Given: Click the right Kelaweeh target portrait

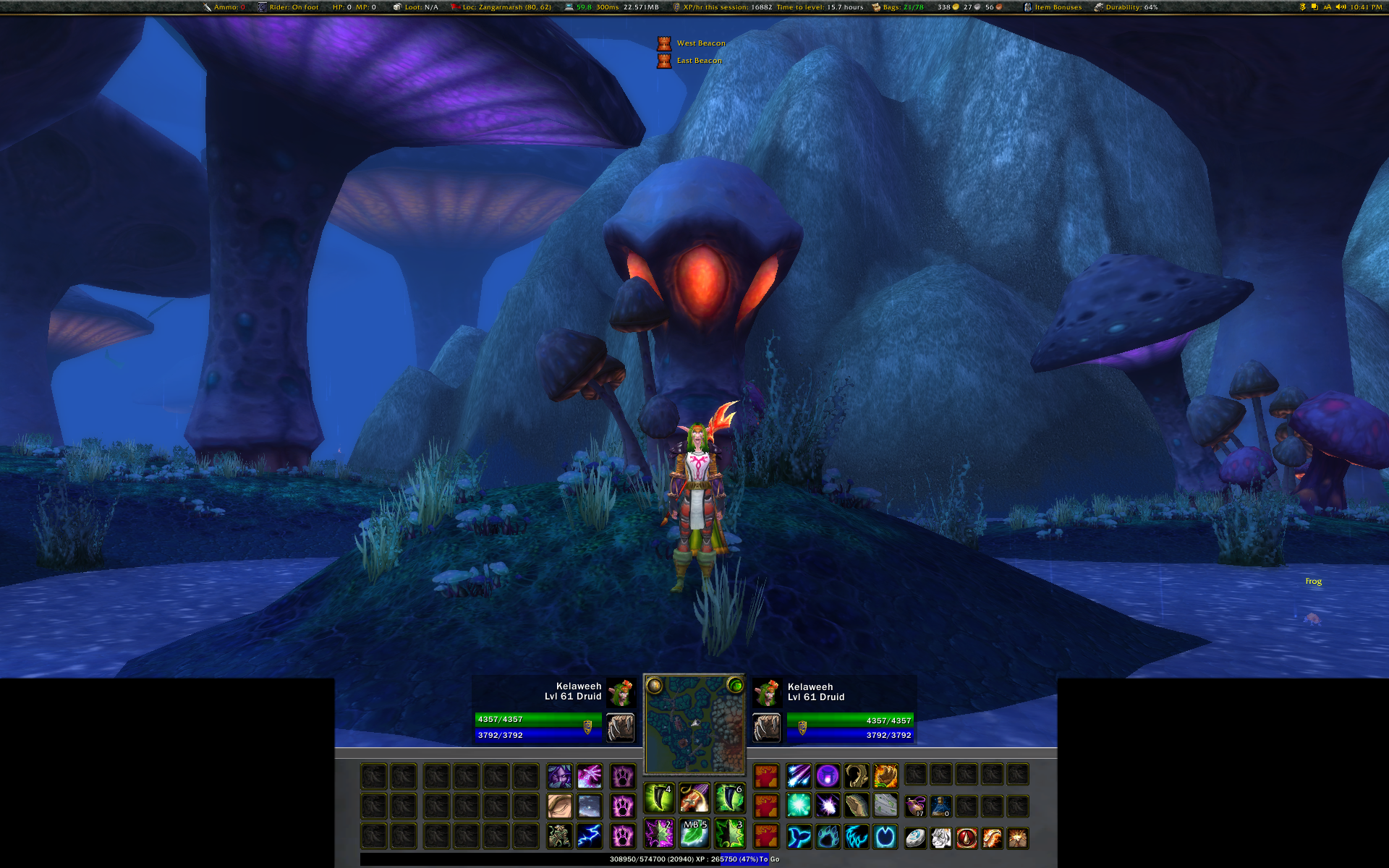Looking at the screenshot, I should [x=767, y=692].
